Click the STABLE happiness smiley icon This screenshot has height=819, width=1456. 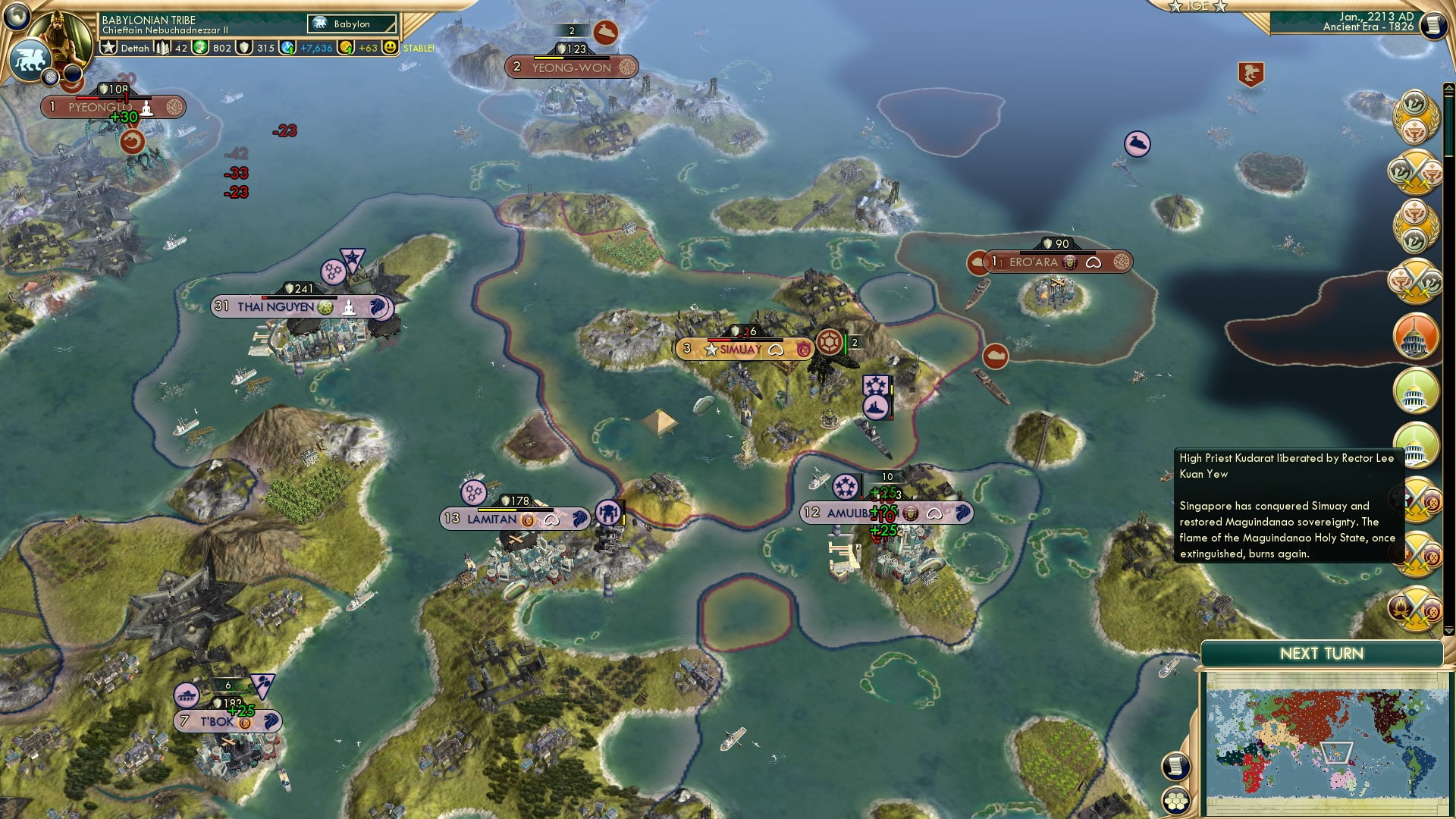tap(391, 47)
